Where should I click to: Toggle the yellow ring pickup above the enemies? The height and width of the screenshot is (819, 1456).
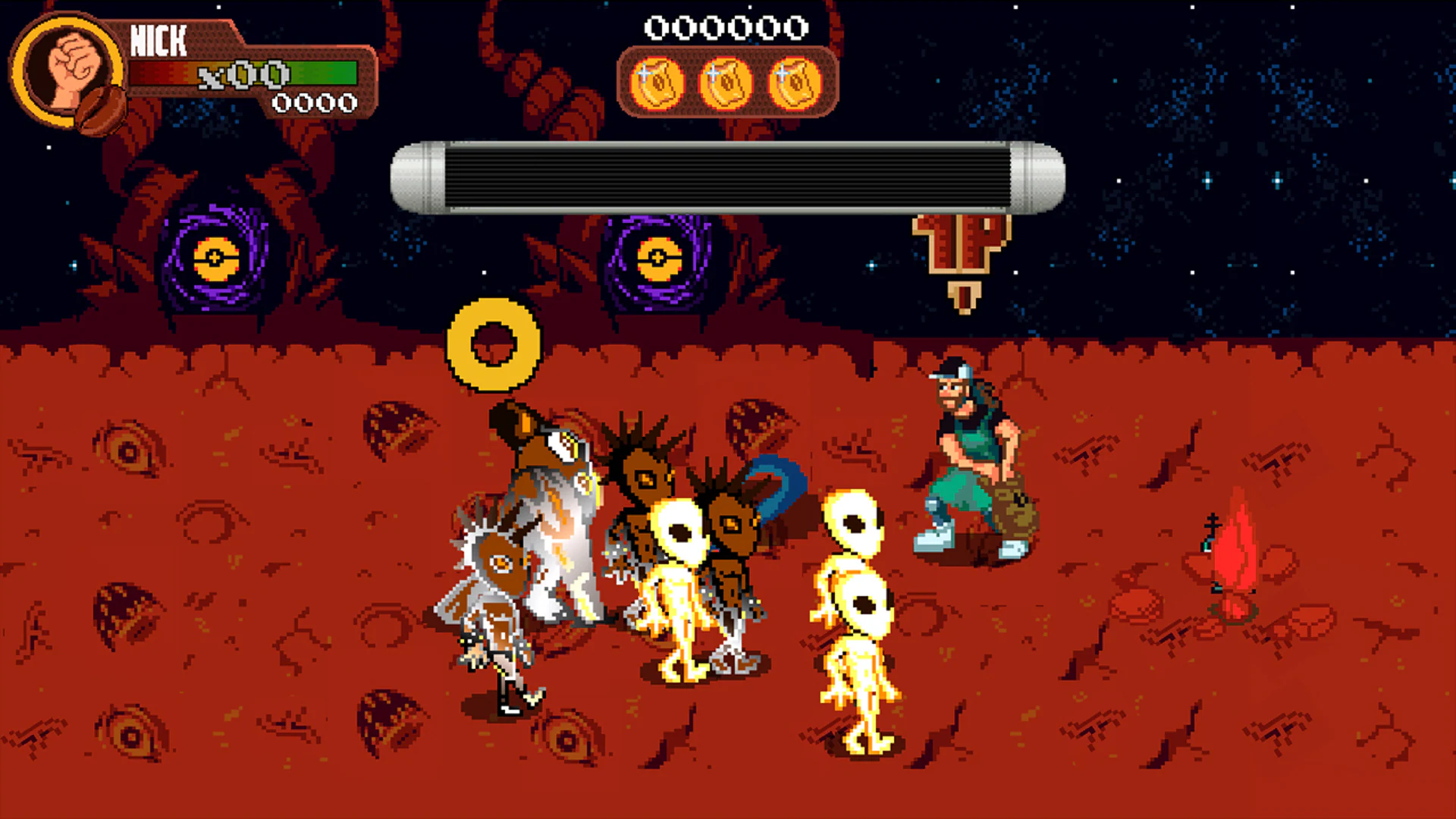tap(494, 343)
